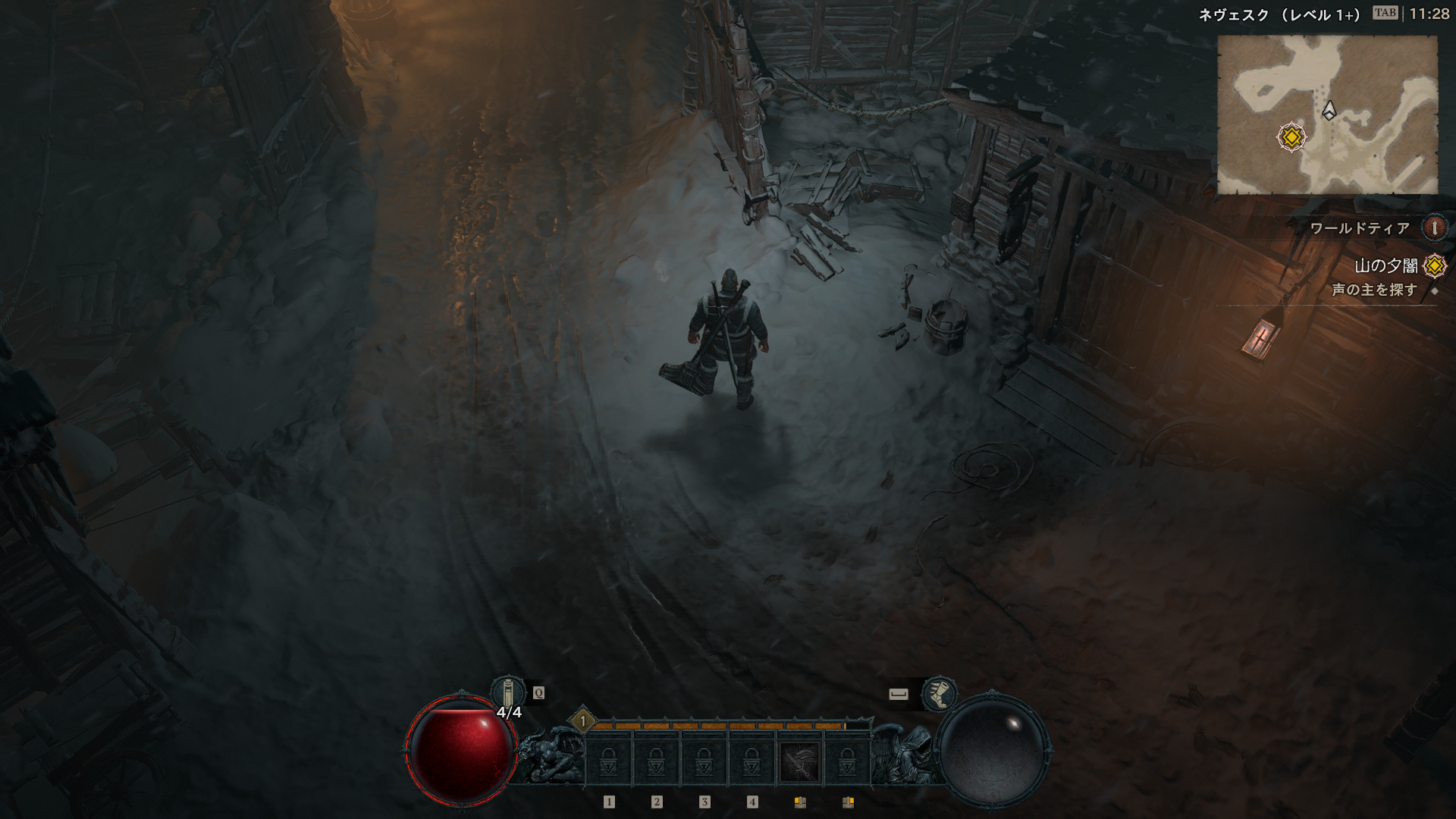Click the level 1 diamond badge
This screenshot has width=1456, height=819.
tap(582, 720)
